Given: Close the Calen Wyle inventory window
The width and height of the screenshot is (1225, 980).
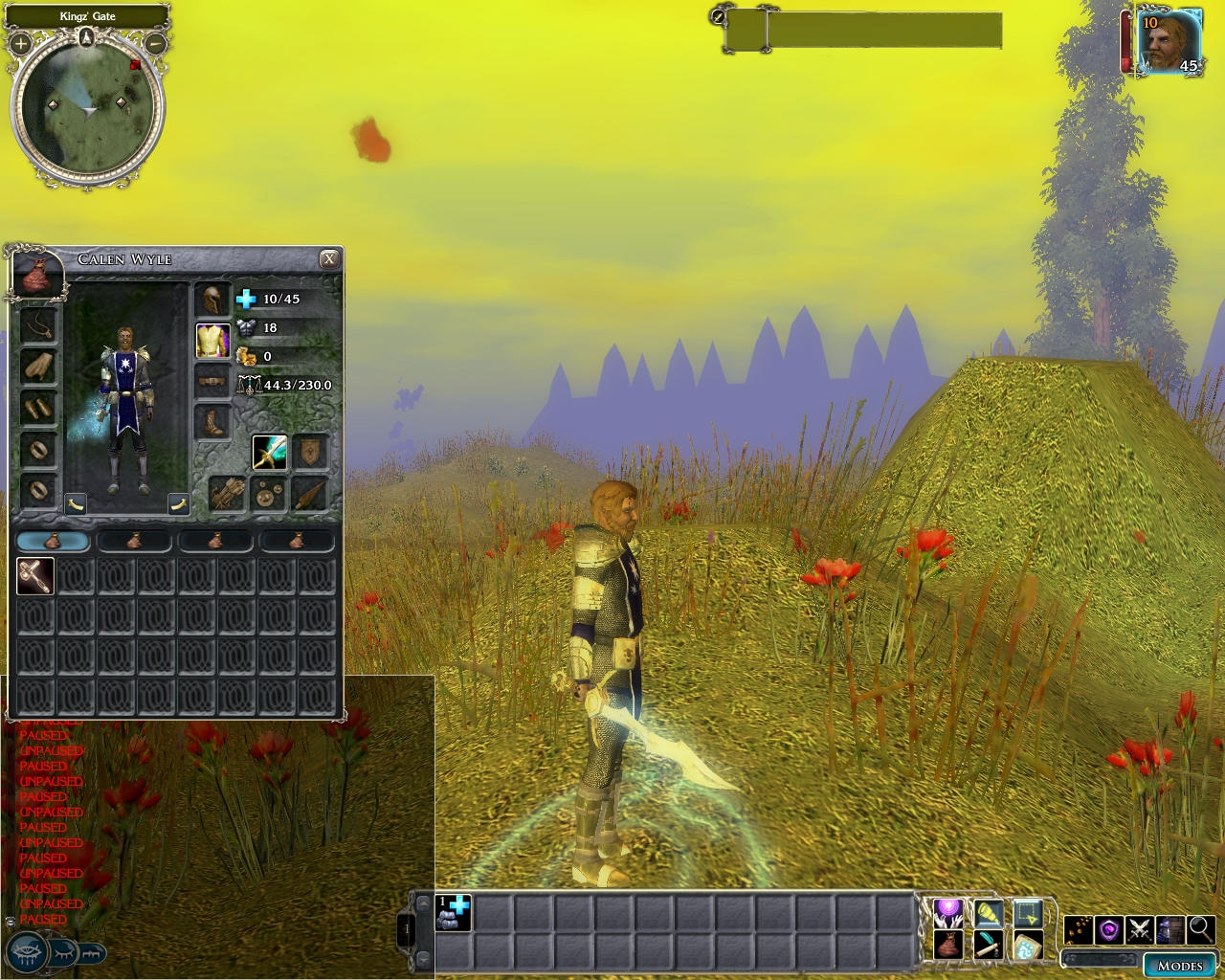Looking at the screenshot, I should (x=329, y=259).
